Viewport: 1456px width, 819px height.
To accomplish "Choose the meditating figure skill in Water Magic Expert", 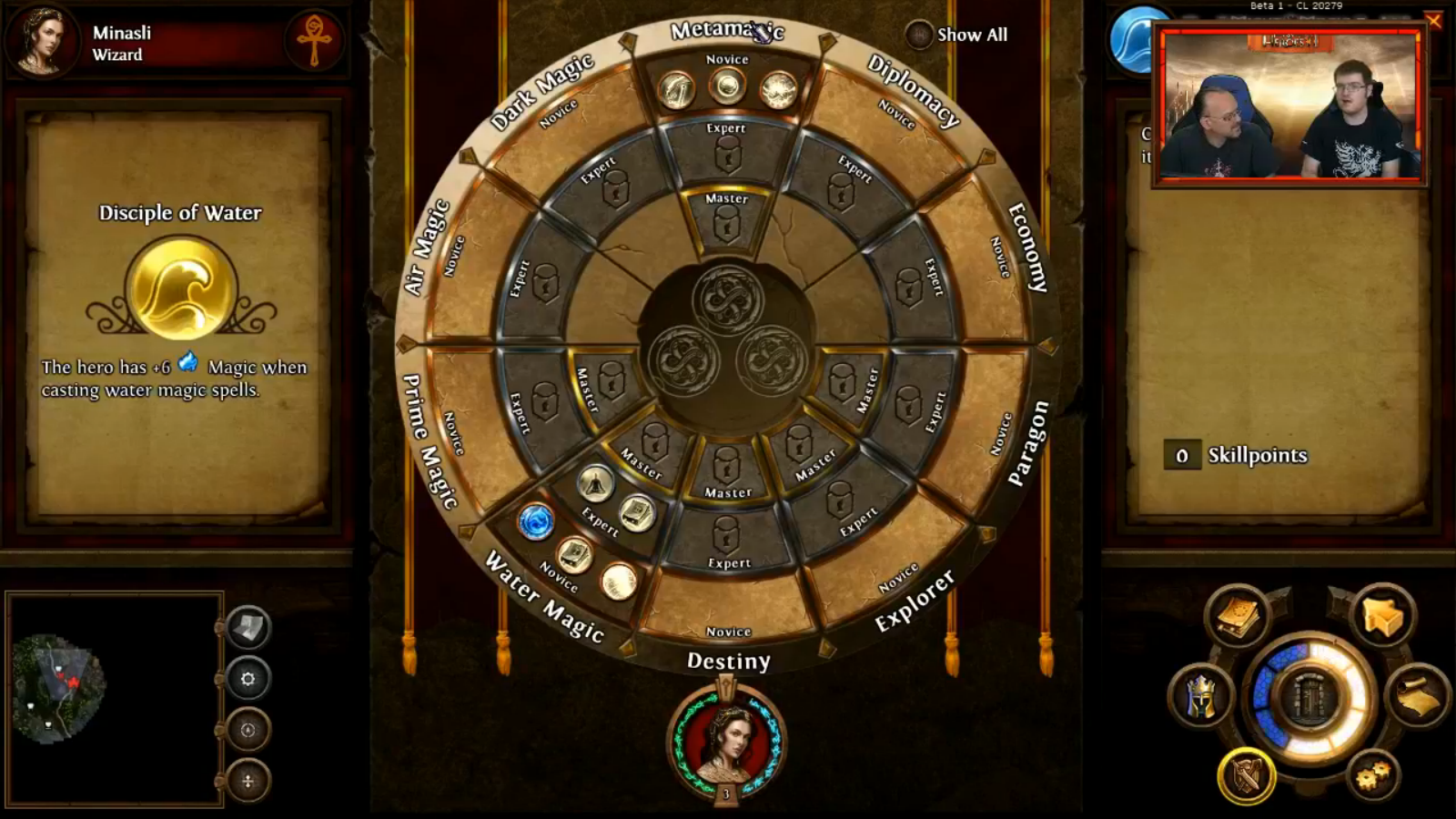I will [x=594, y=483].
